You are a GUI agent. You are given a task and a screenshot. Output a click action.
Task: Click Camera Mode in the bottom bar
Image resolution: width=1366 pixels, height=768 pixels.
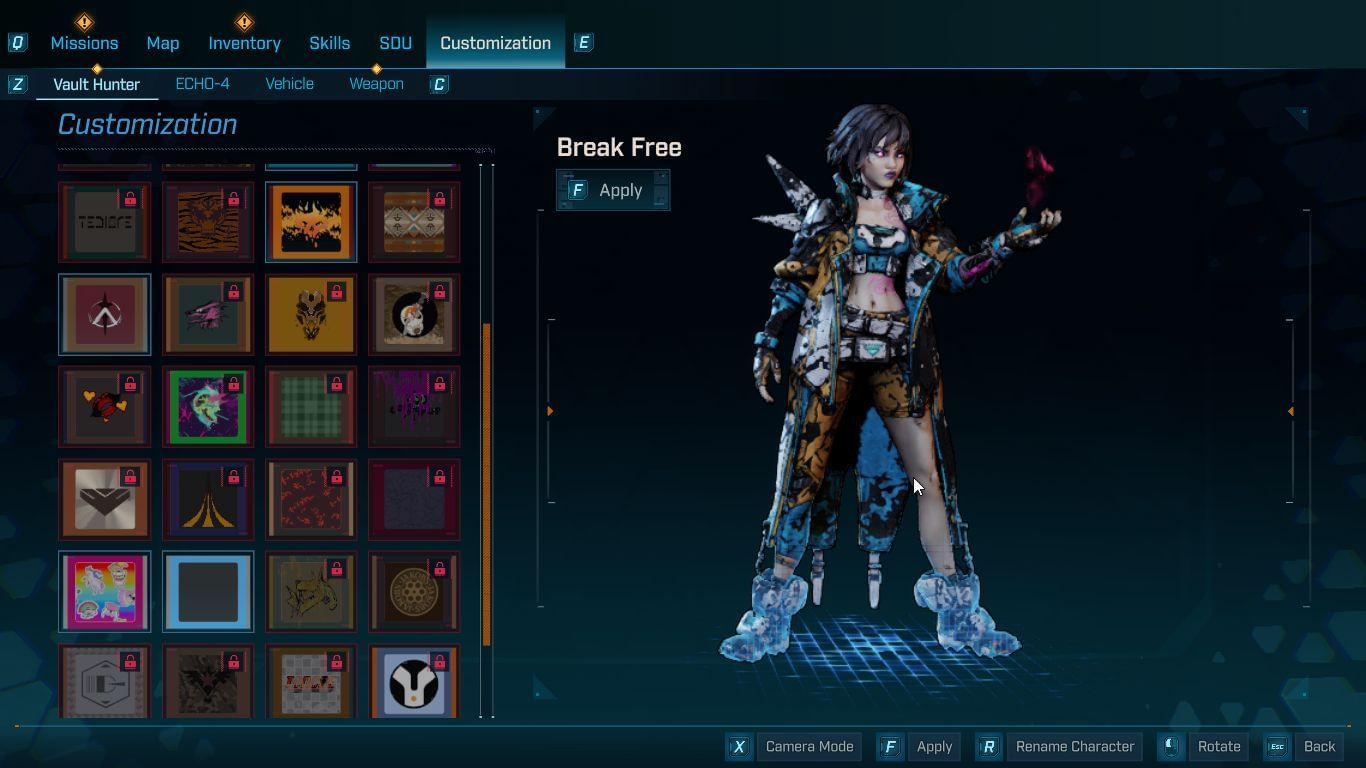click(x=796, y=747)
